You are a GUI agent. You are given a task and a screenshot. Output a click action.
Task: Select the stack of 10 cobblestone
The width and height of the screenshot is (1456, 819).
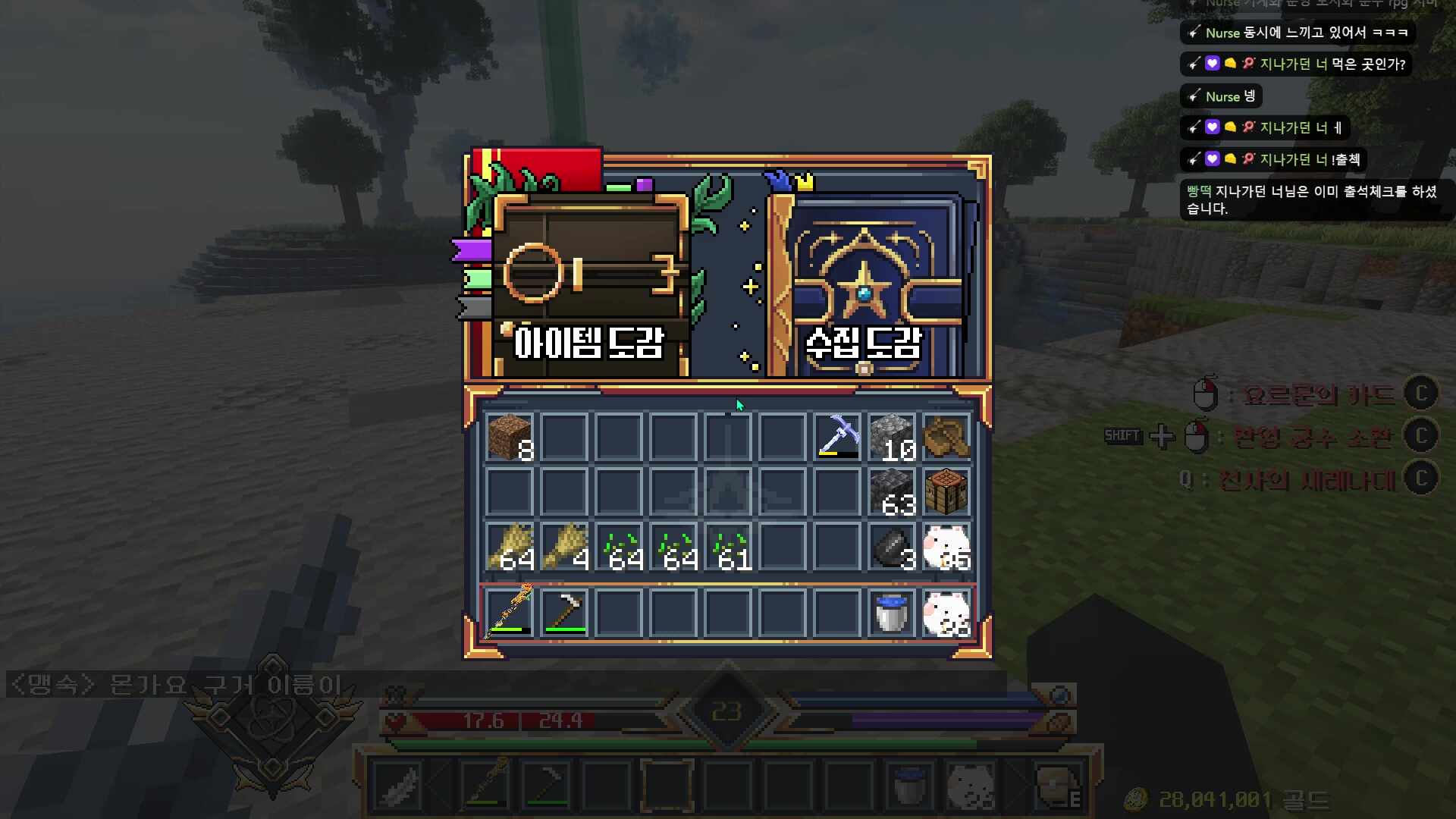click(x=892, y=438)
